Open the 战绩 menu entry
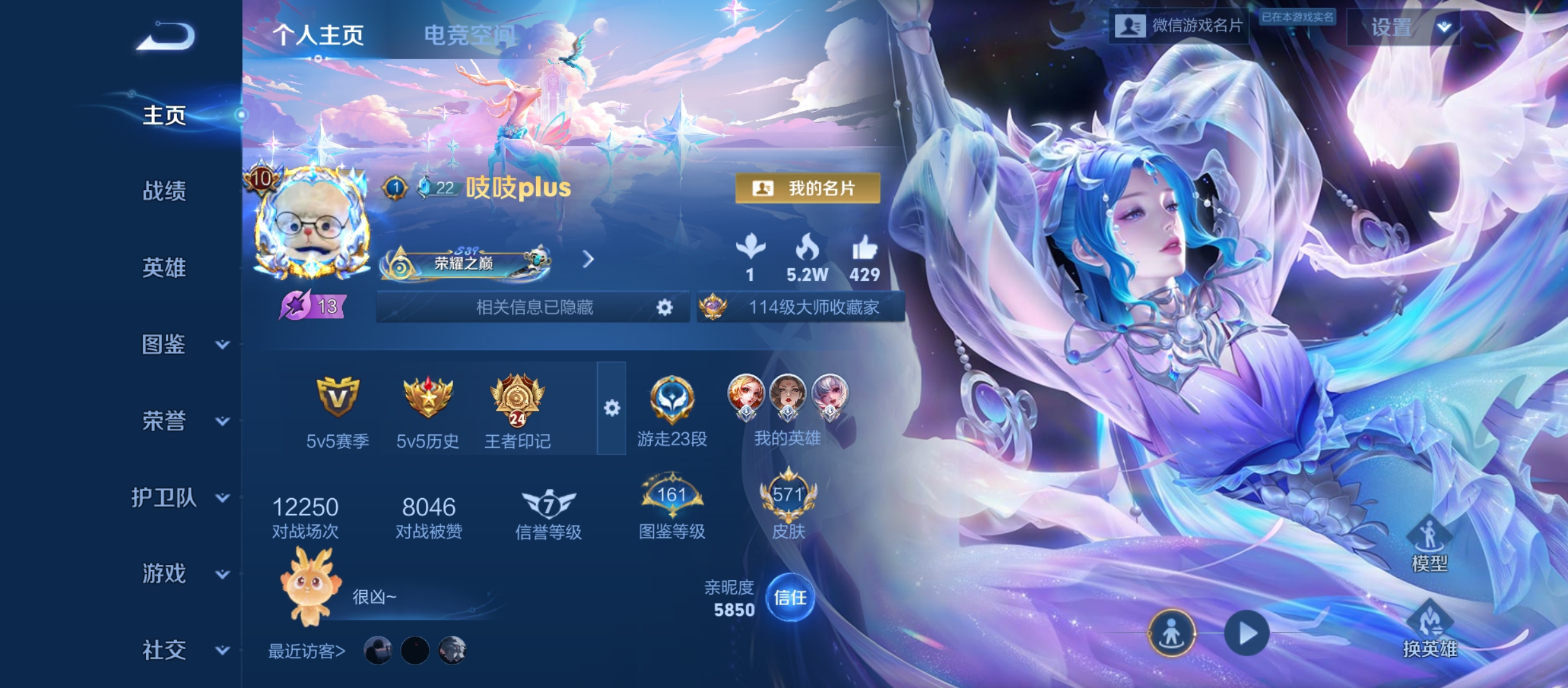 coord(164,191)
